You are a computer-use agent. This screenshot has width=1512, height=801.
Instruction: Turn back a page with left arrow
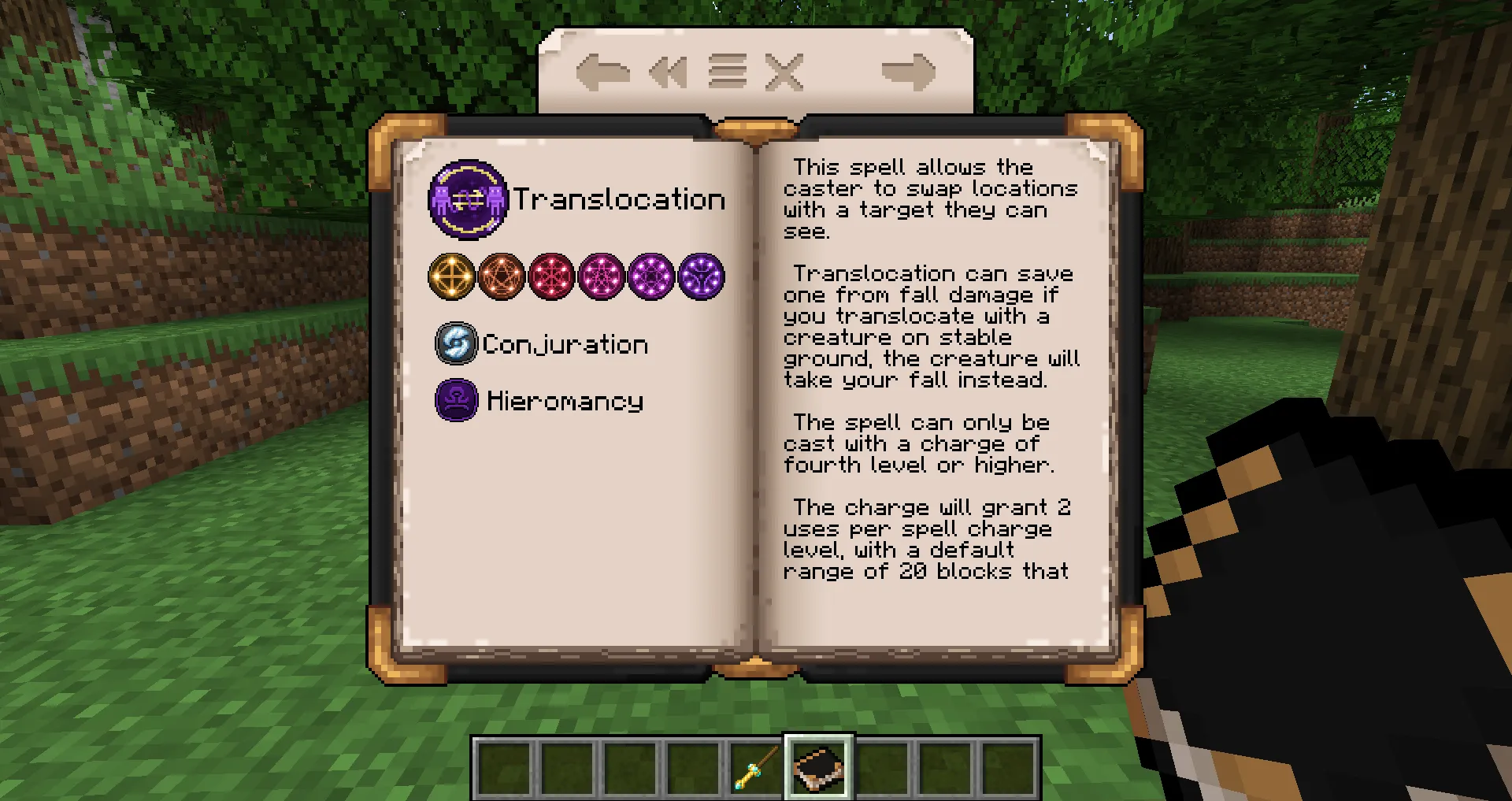point(603,72)
